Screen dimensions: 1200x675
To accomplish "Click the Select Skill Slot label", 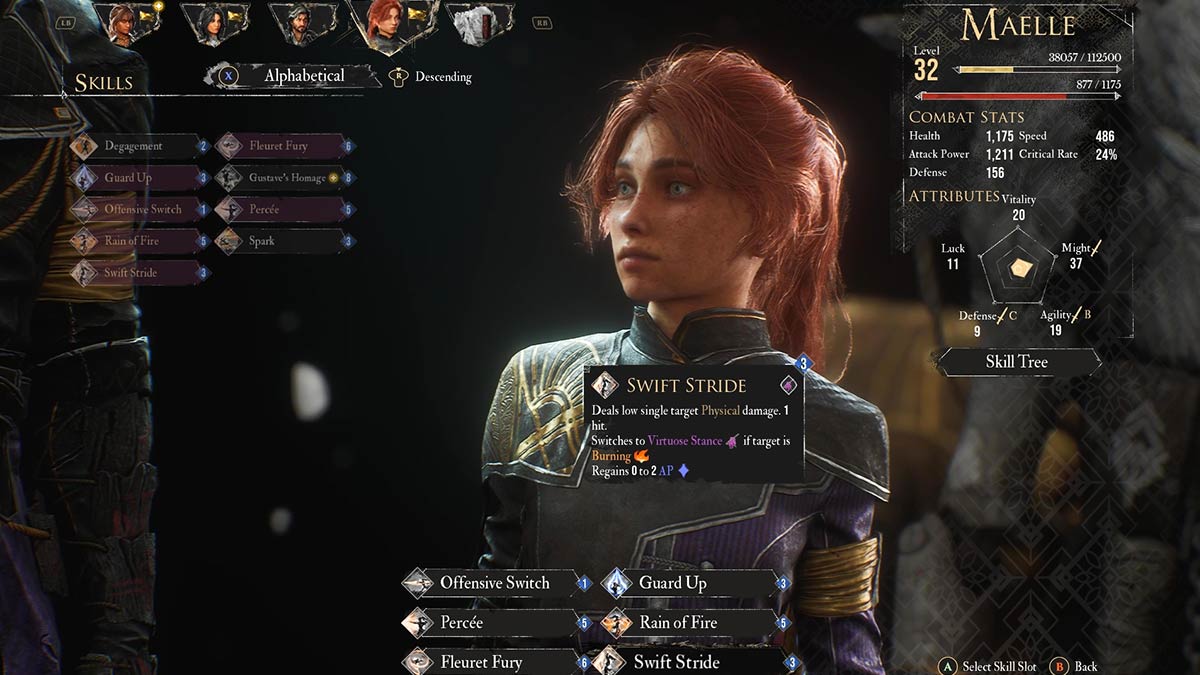I will coord(998,666).
